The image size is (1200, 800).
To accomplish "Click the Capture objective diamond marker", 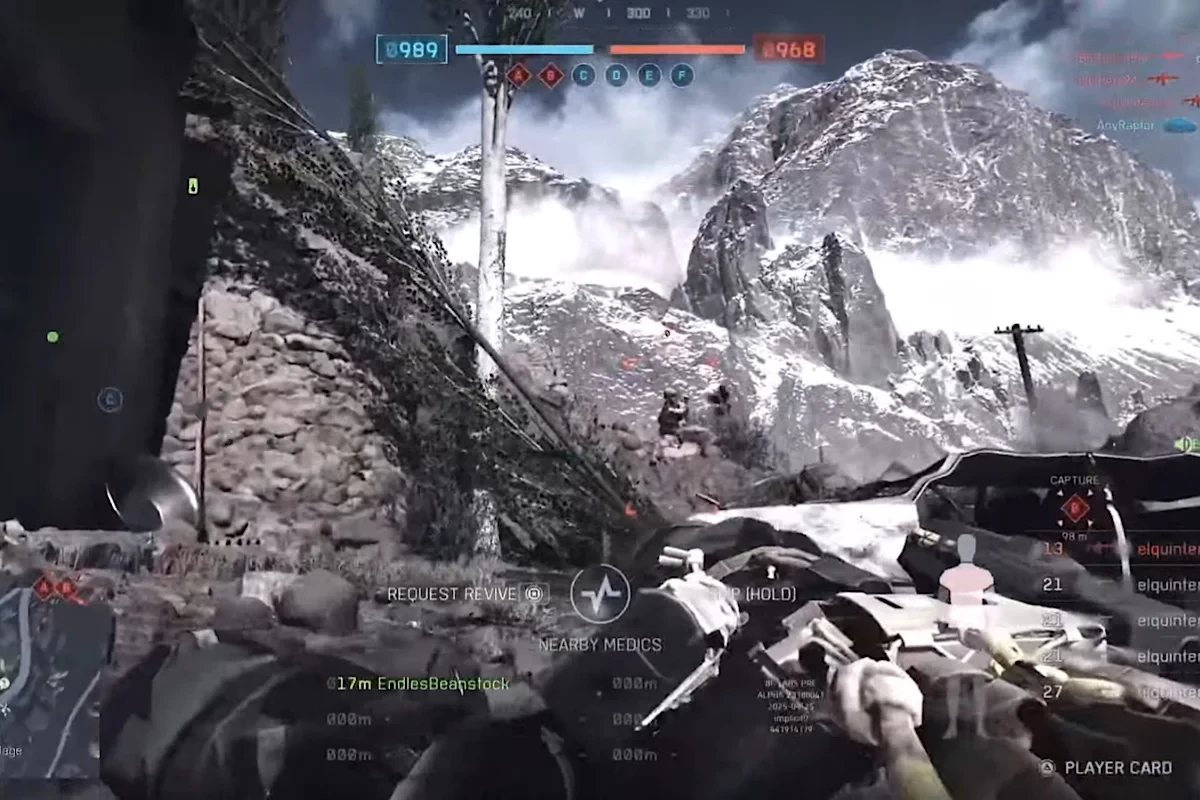I will tap(1075, 510).
